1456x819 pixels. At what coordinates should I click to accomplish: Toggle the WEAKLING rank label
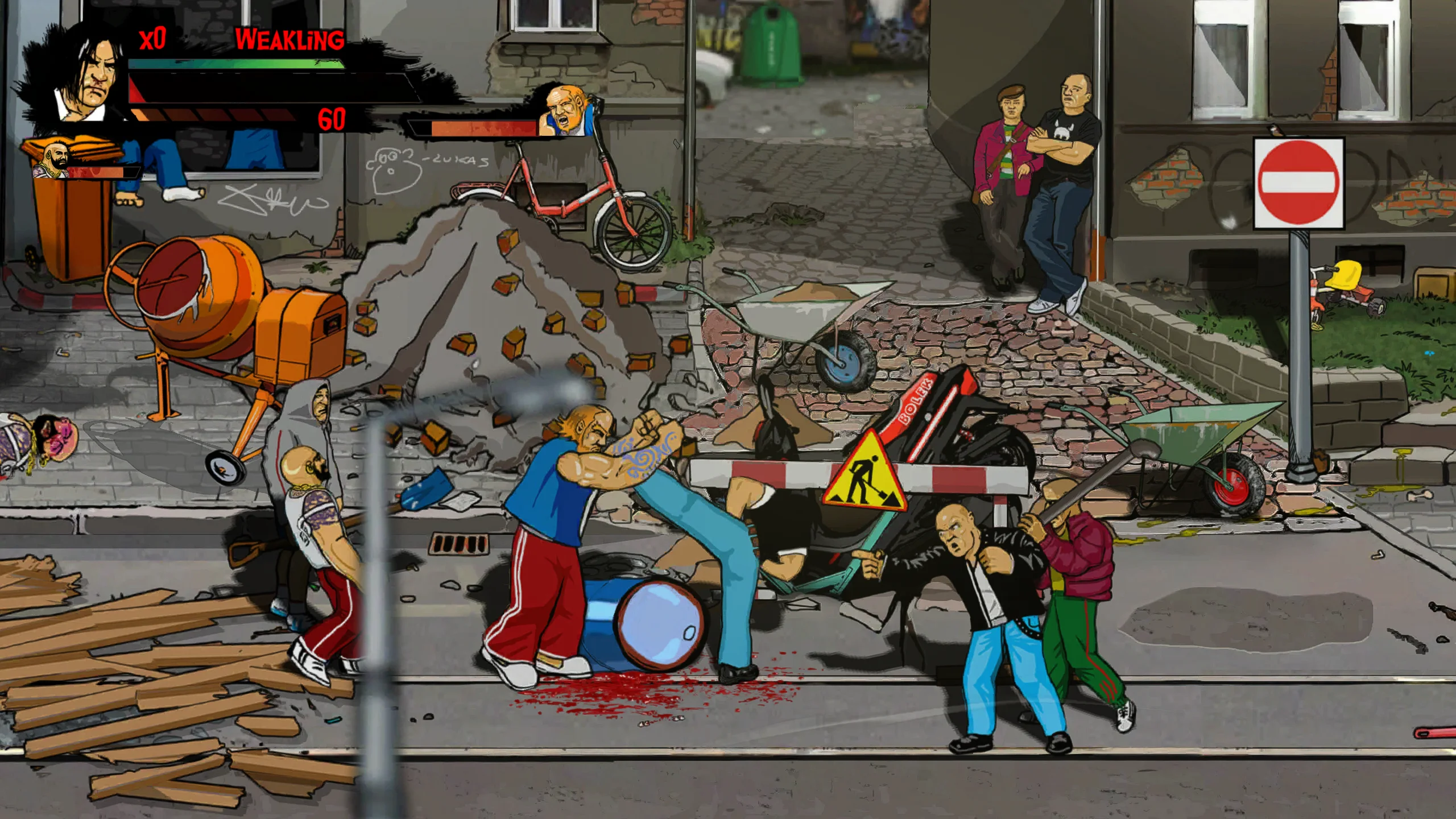pyautogui.click(x=289, y=39)
